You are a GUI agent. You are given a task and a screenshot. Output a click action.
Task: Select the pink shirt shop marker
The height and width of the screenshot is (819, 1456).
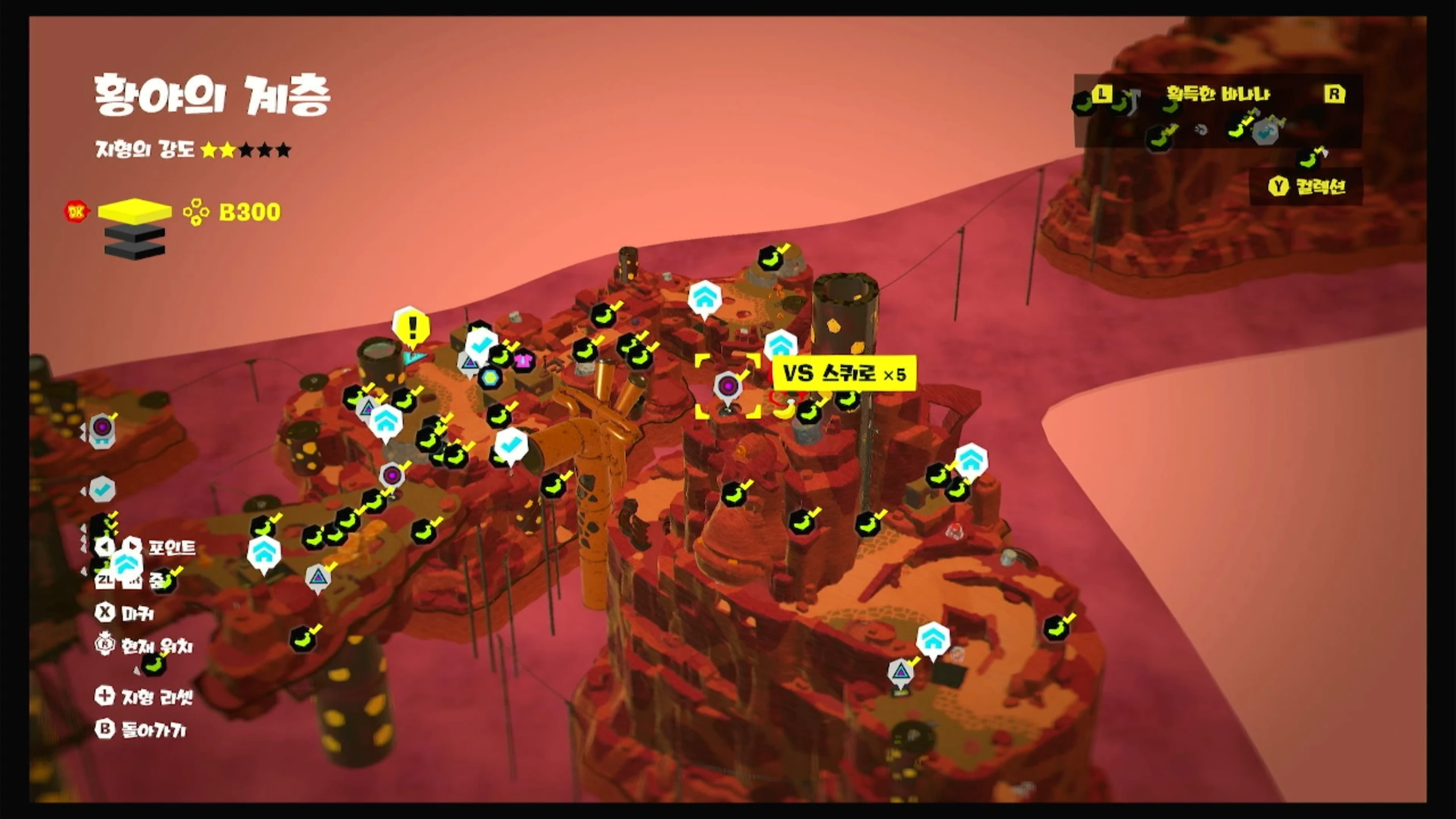523,360
